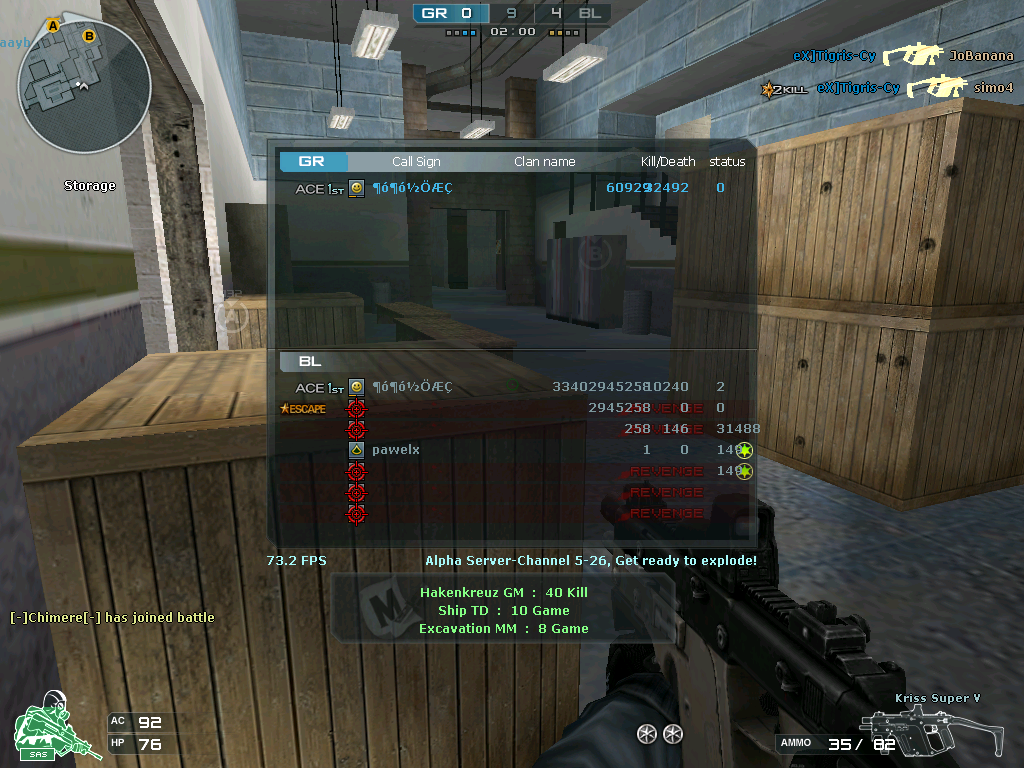Image resolution: width=1024 pixels, height=768 pixels.
Task: Click the status column header
Action: (x=727, y=161)
